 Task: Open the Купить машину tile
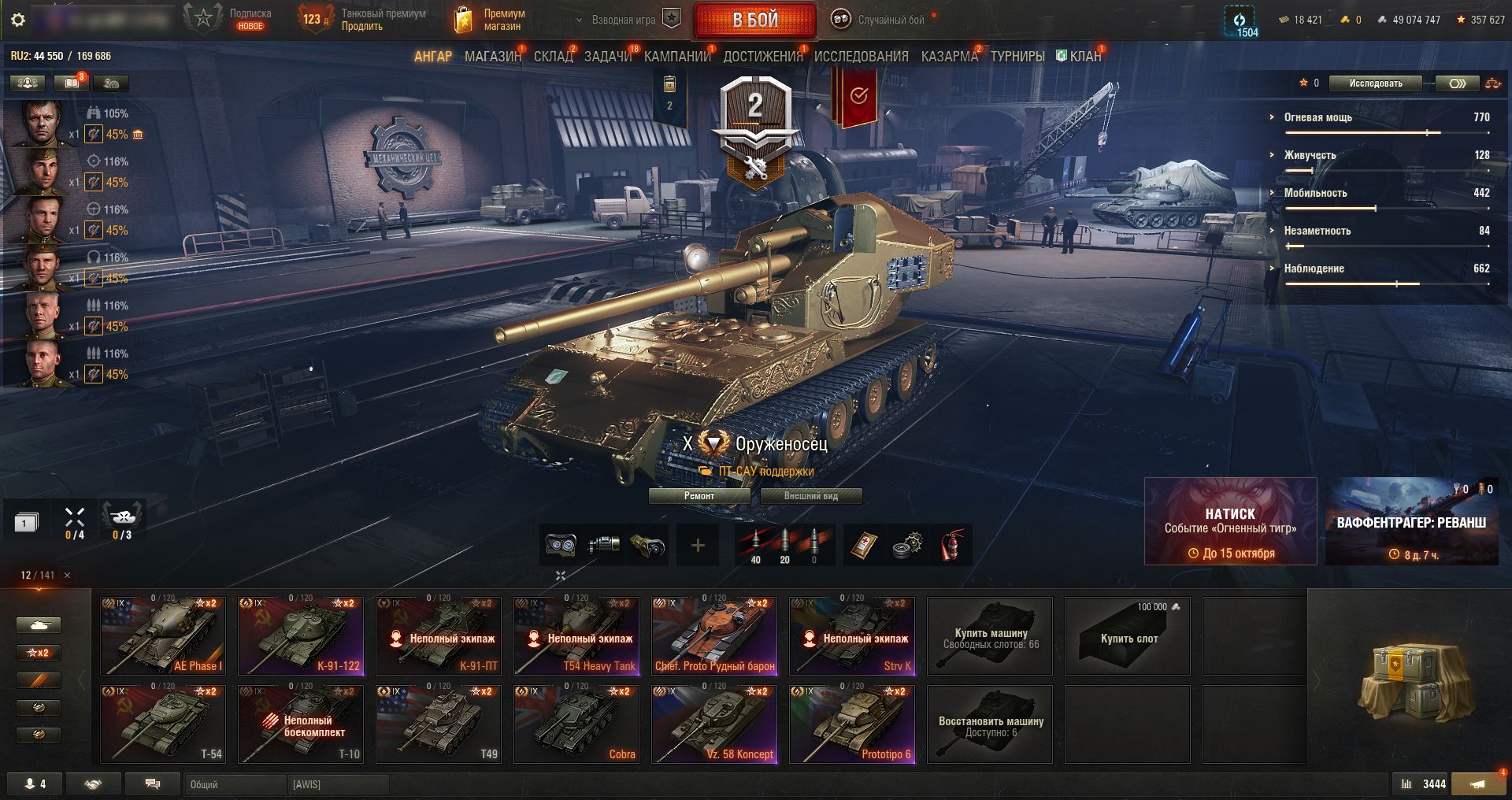pyautogui.click(x=990, y=635)
